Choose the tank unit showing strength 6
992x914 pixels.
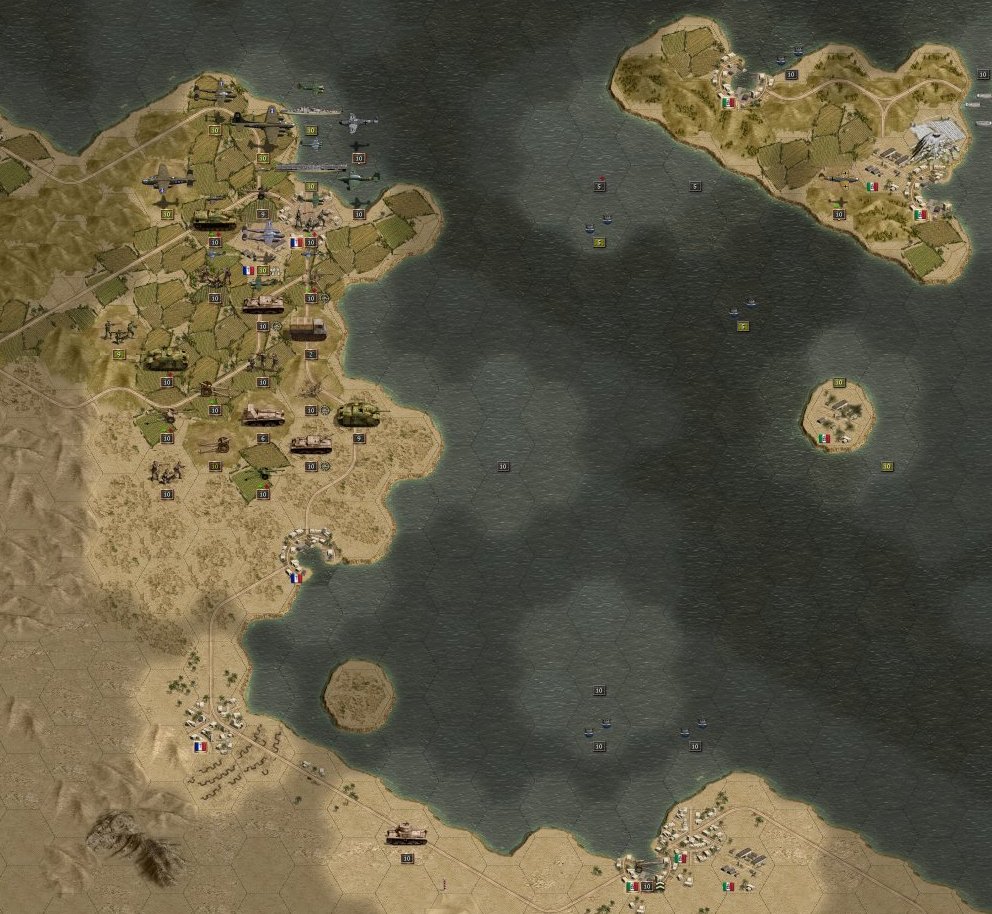(x=262, y=414)
